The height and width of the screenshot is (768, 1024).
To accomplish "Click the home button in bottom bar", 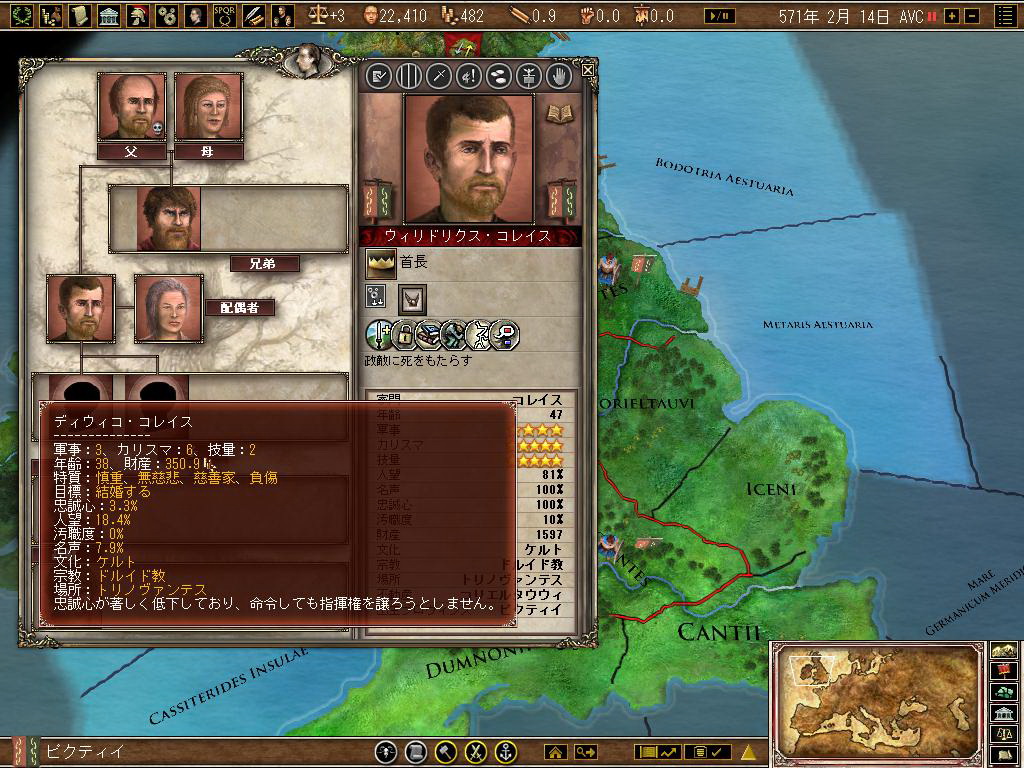I will [x=555, y=752].
